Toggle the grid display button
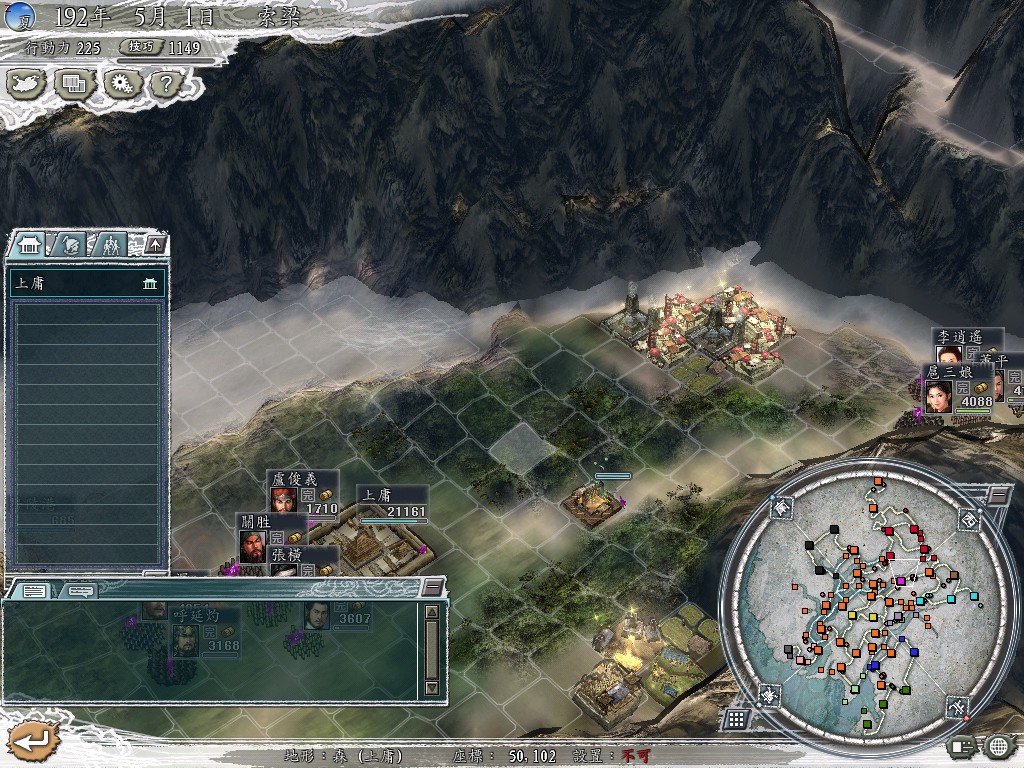This screenshot has width=1024, height=768. (735, 718)
